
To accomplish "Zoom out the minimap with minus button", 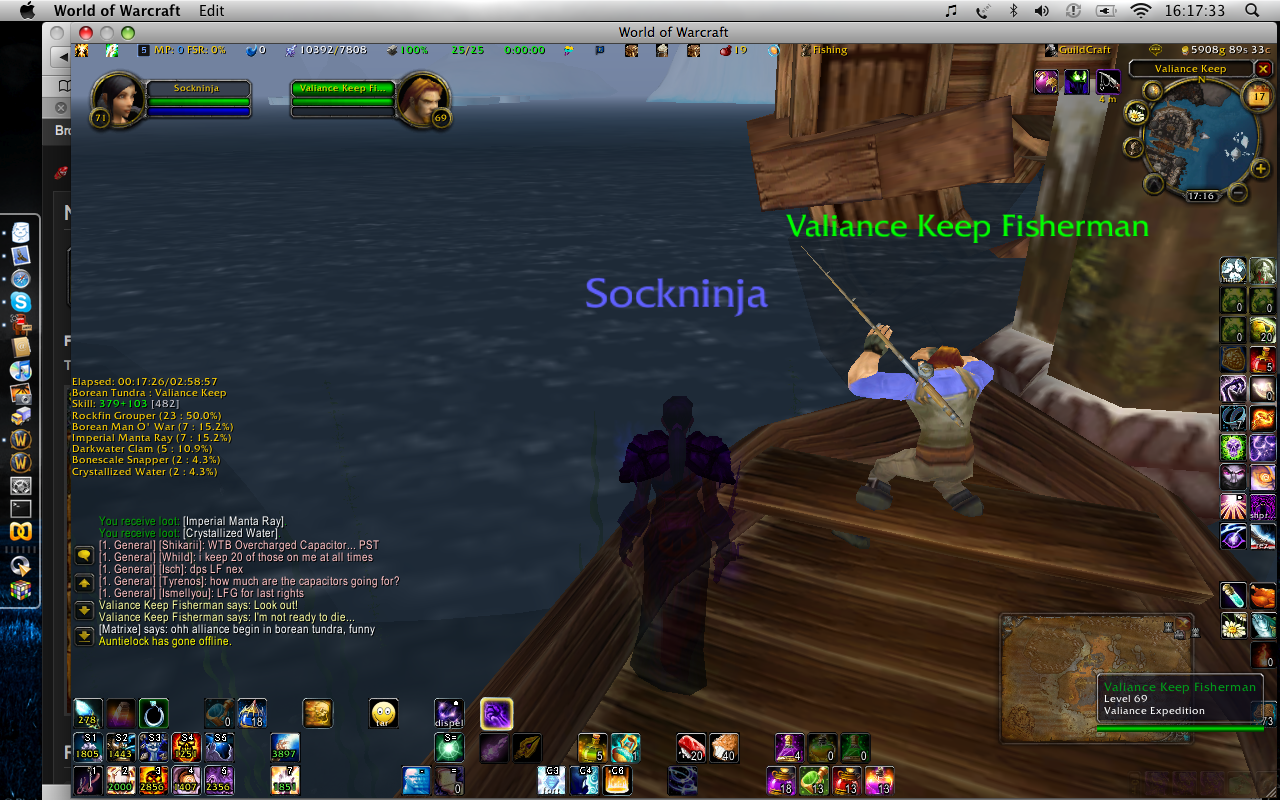I will pos(1238,192).
